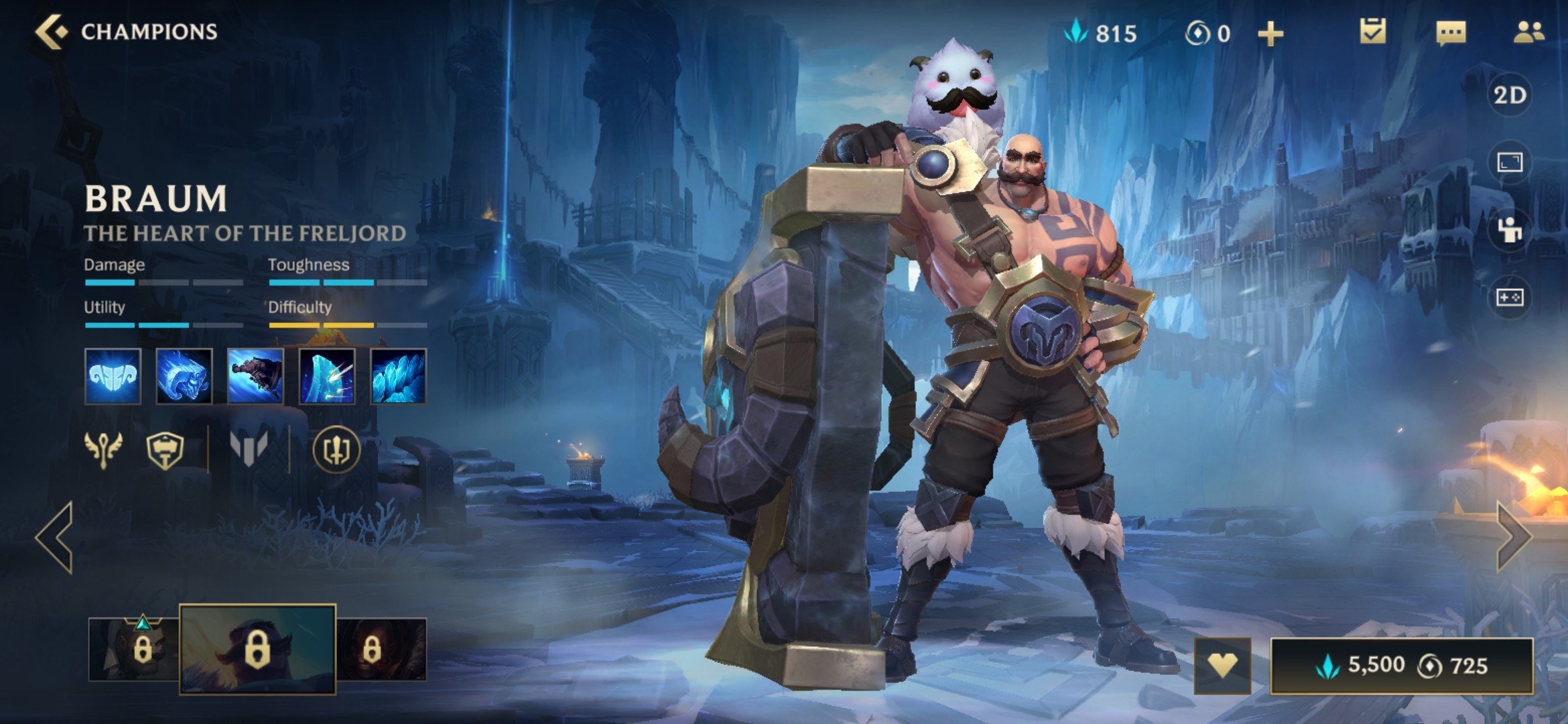Viewport: 1568px width, 724px height.
Task: Show the previous champion with left arrow
Action: pyautogui.click(x=55, y=537)
